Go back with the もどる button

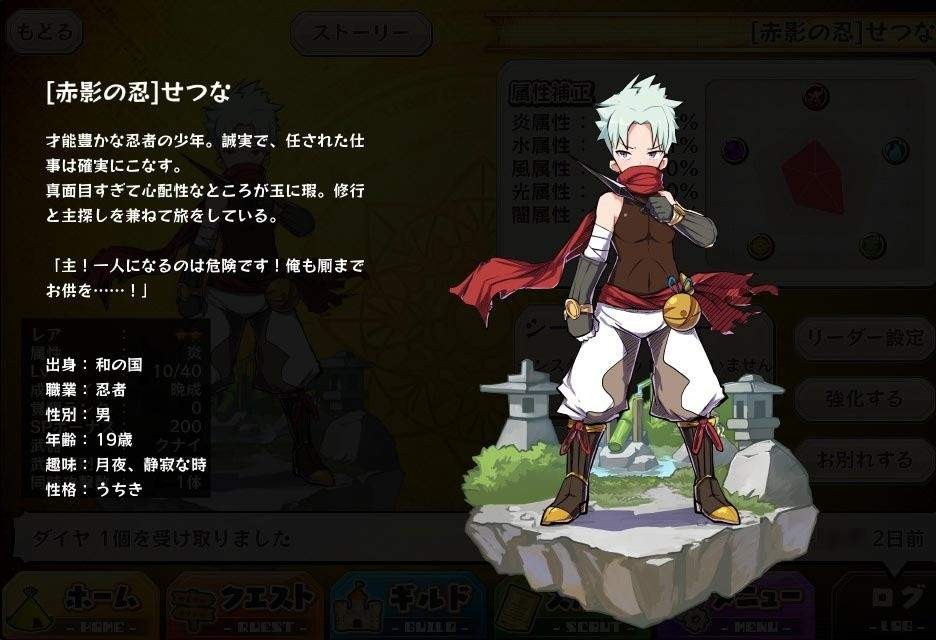coord(45,32)
